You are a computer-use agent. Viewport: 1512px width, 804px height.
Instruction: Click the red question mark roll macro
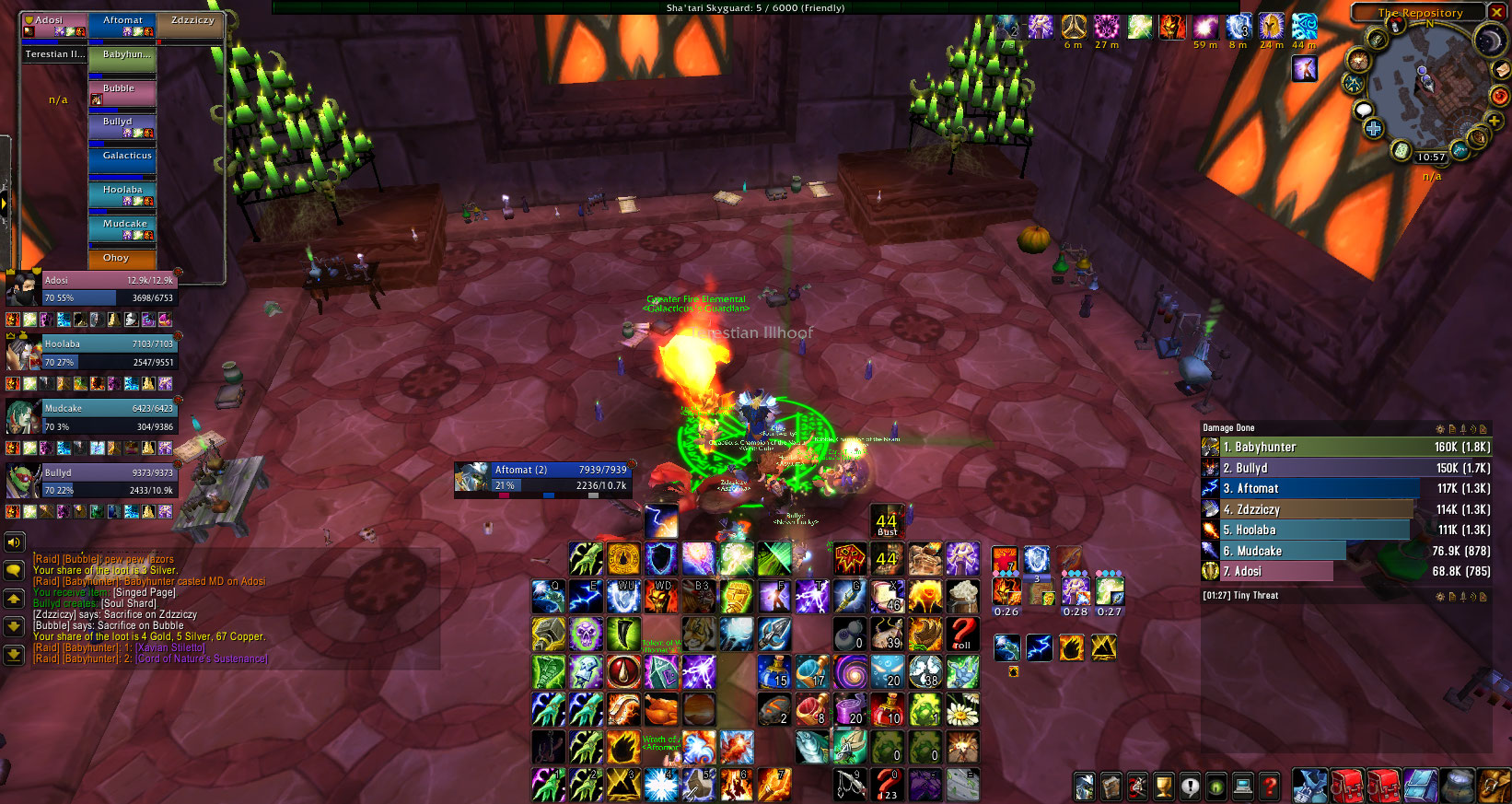(962, 634)
